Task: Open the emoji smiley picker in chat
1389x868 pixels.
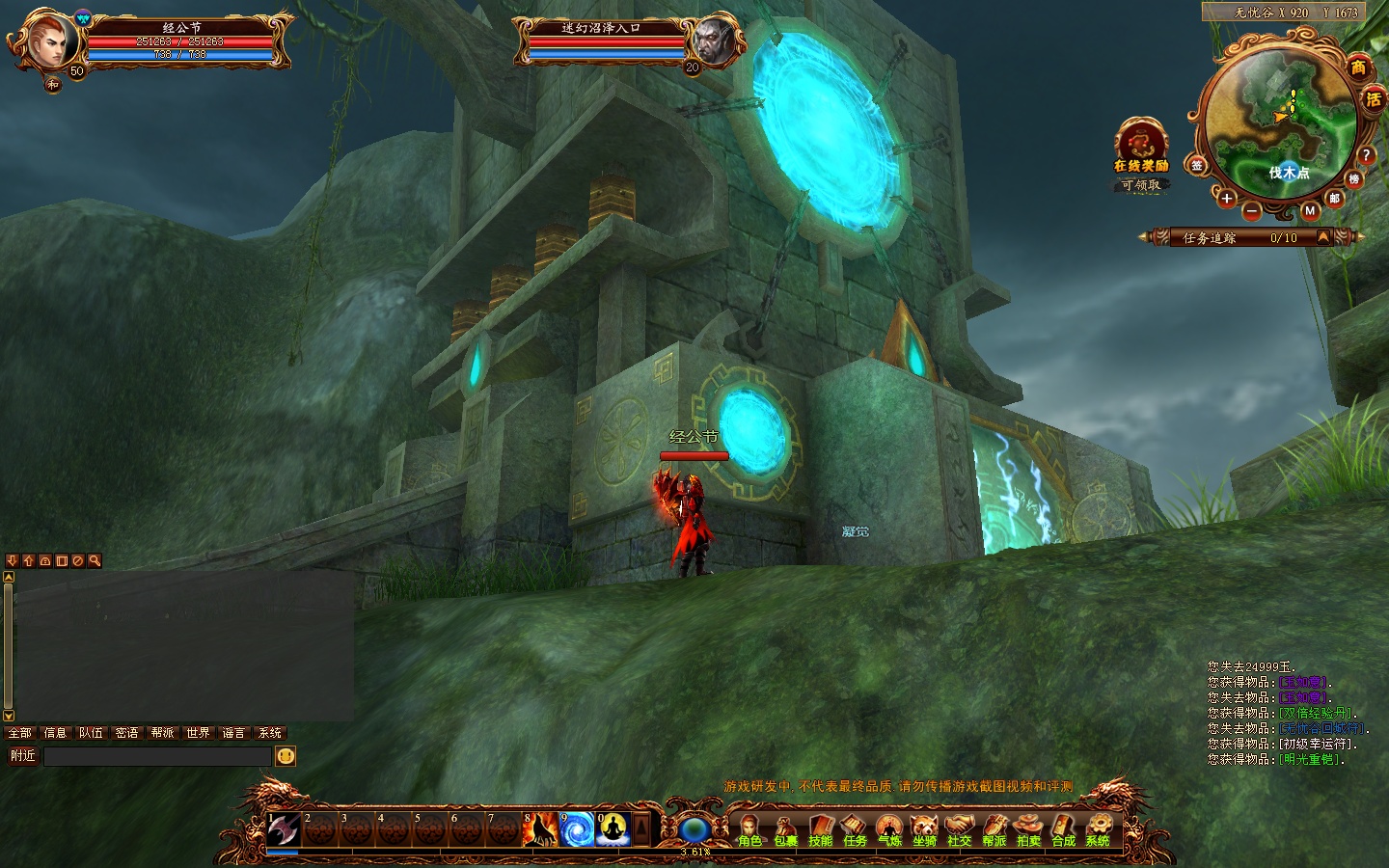Action: (286, 756)
